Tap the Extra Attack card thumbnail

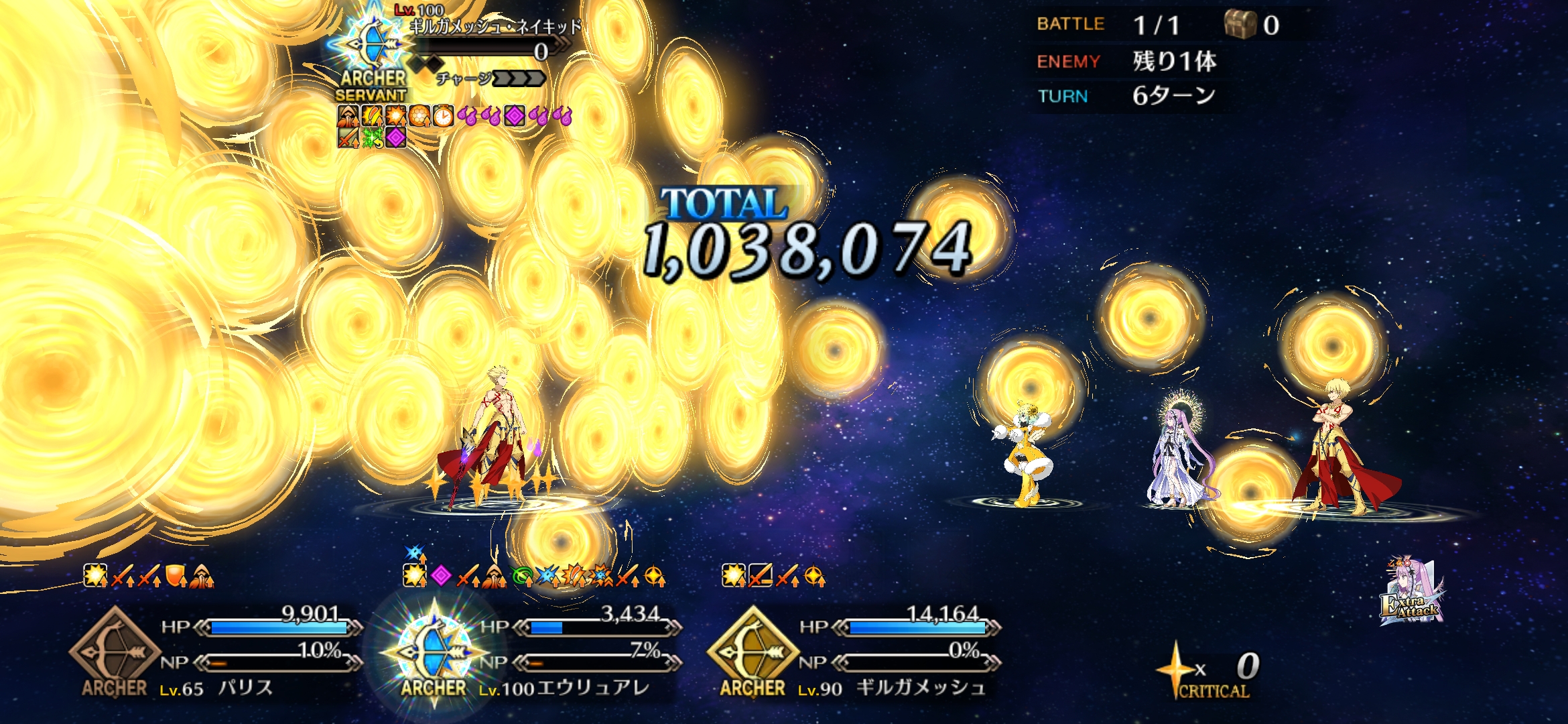click(x=1411, y=593)
